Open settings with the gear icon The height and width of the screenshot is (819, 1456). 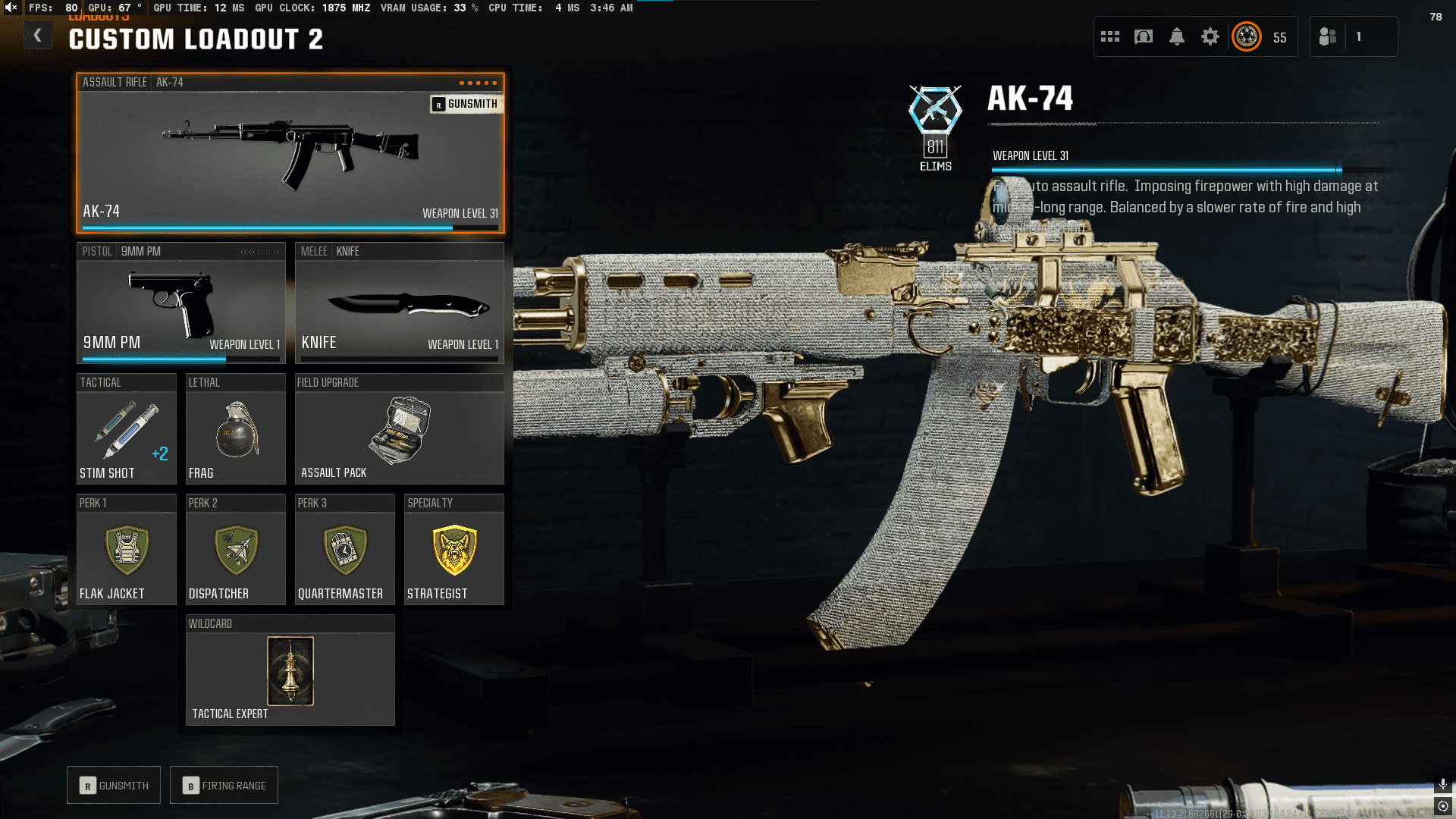(1210, 36)
